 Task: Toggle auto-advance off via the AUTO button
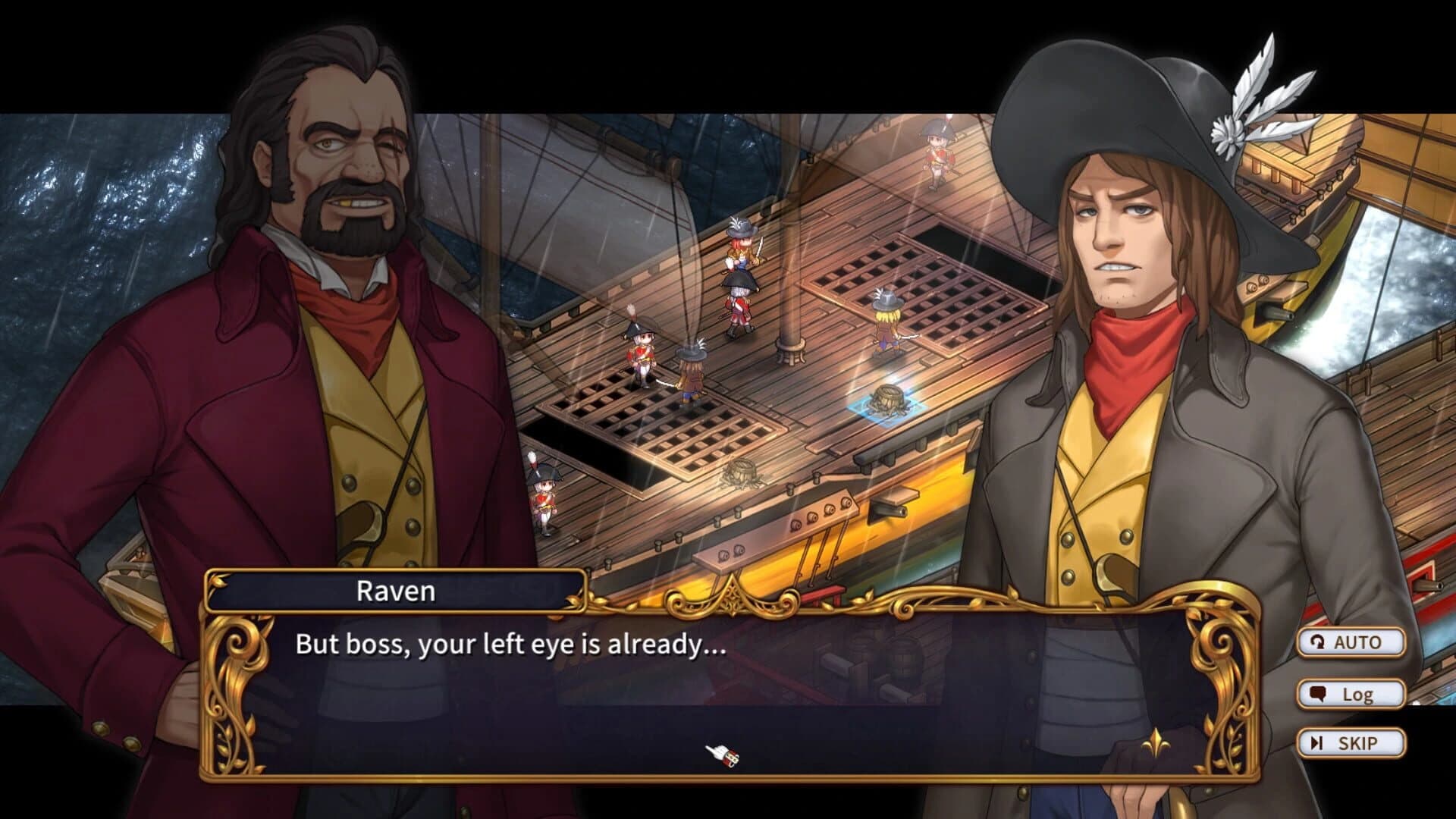[x=1351, y=641]
